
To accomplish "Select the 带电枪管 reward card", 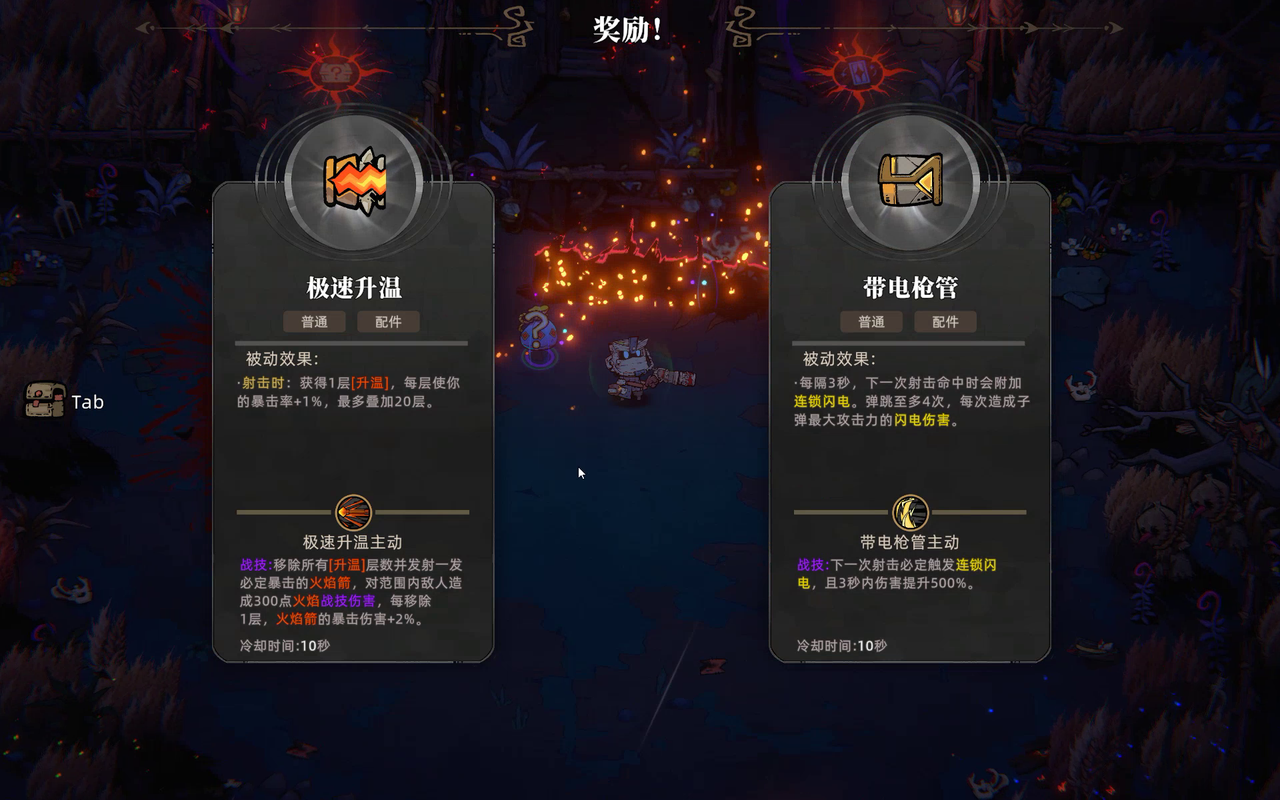I will click(x=909, y=420).
